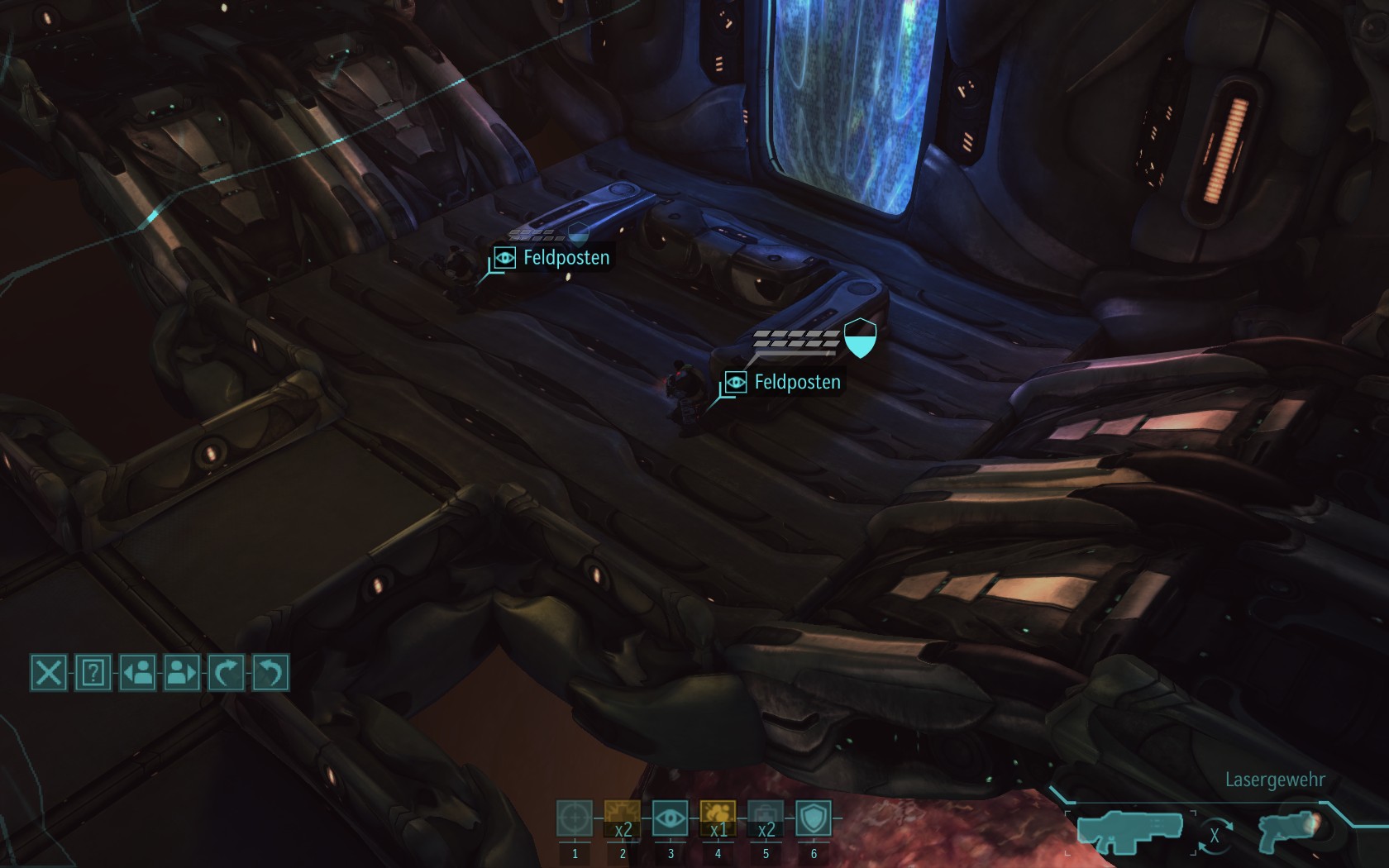Image resolution: width=1389 pixels, height=868 pixels.
Task: Activate the shield Hunker Down ability
Action: click(814, 818)
